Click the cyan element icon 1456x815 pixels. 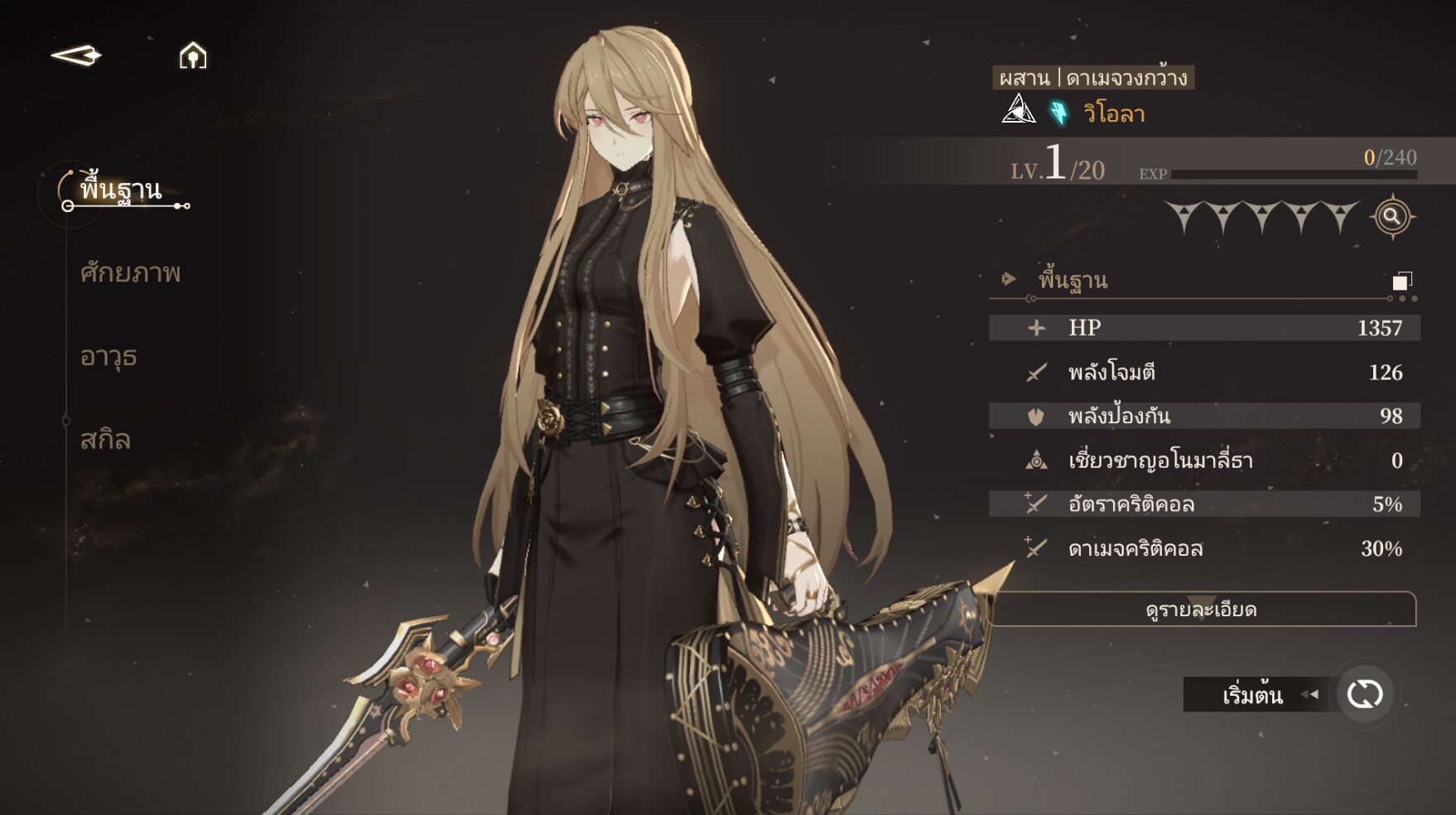point(1059,113)
